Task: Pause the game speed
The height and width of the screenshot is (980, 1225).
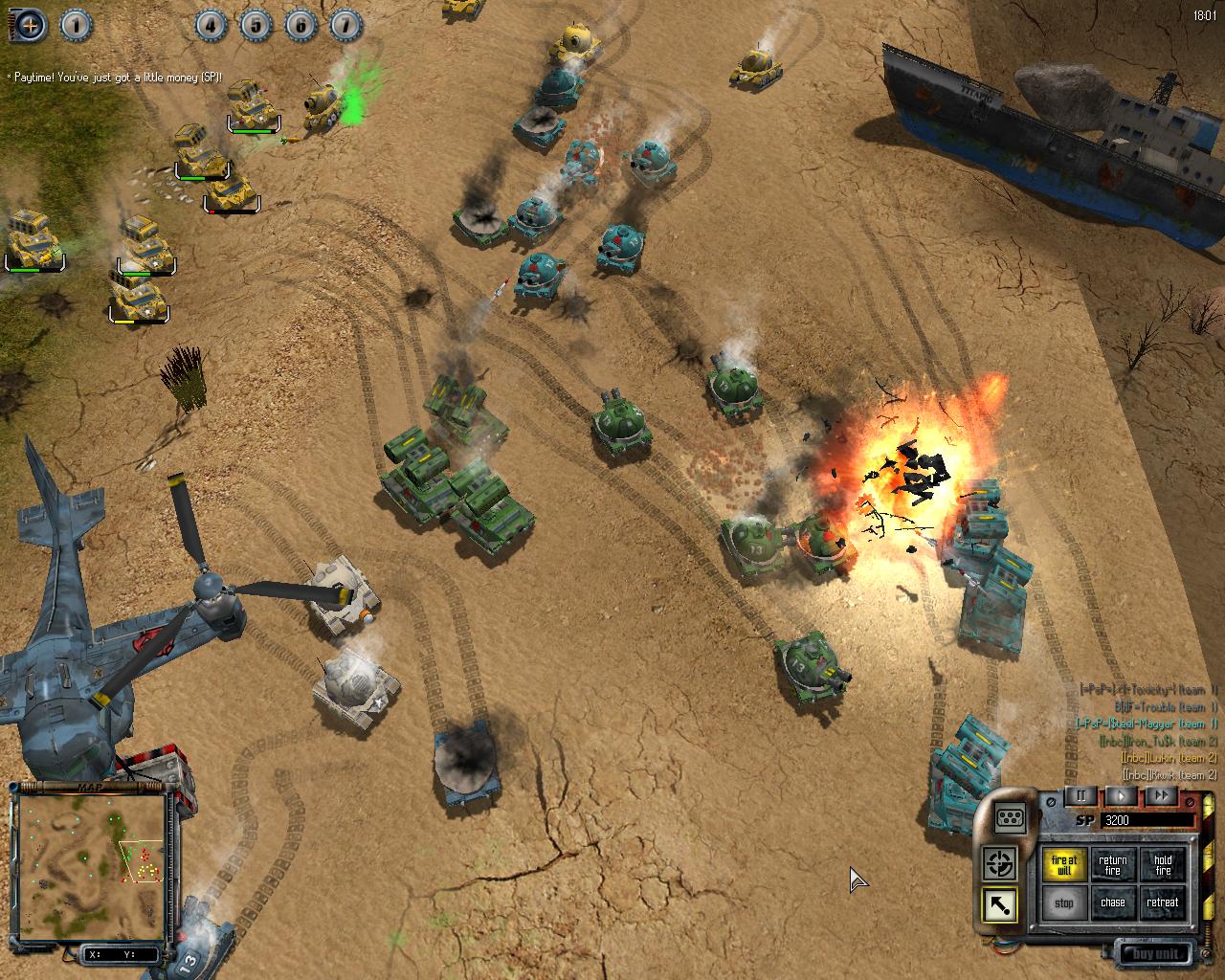Action: pos(1081,795)
